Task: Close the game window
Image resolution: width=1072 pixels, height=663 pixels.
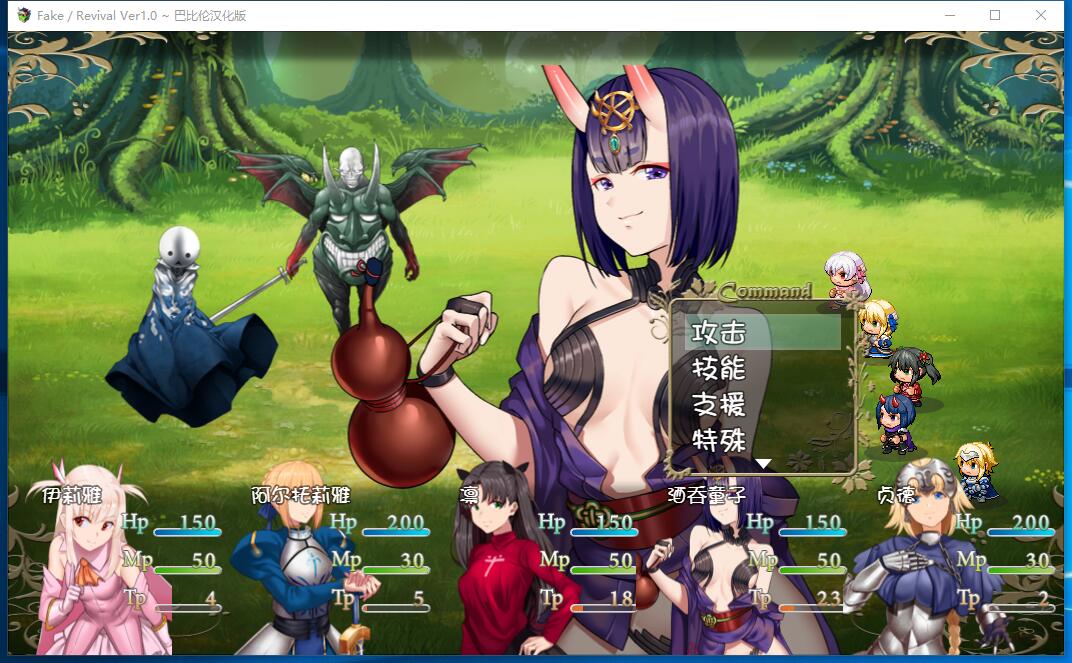Action: pos(1041,15)
